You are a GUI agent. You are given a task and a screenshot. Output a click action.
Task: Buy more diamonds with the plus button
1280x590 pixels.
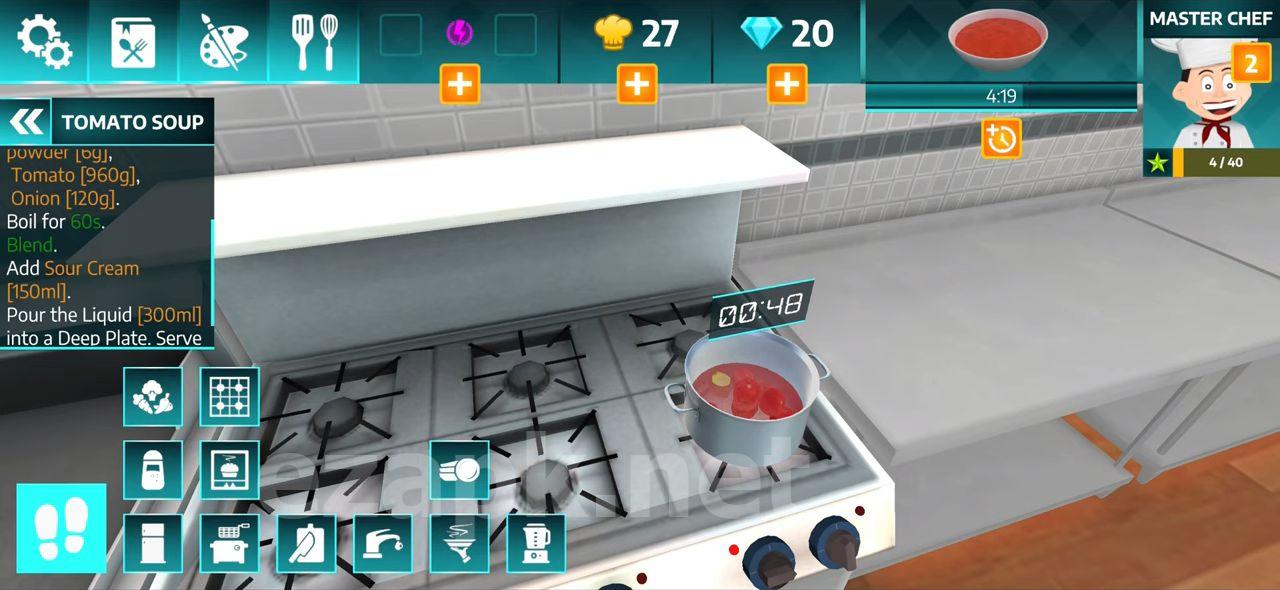point(787,85)
